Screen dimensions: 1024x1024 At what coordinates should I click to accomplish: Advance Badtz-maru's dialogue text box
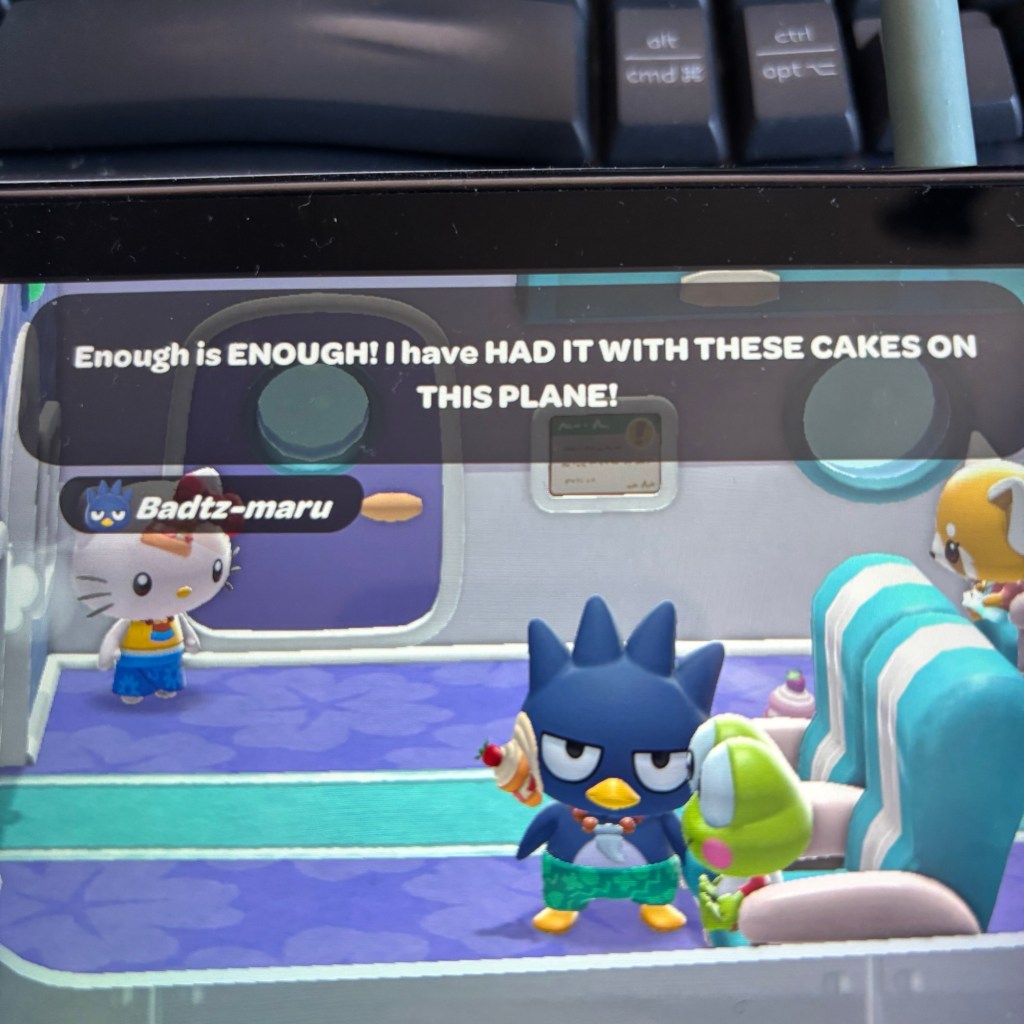(524, 374)
